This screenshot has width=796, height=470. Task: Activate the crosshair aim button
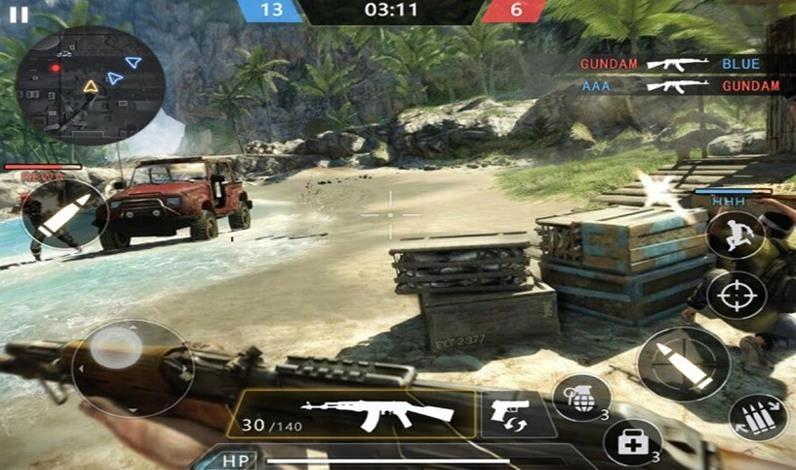(x=737, y=296)
